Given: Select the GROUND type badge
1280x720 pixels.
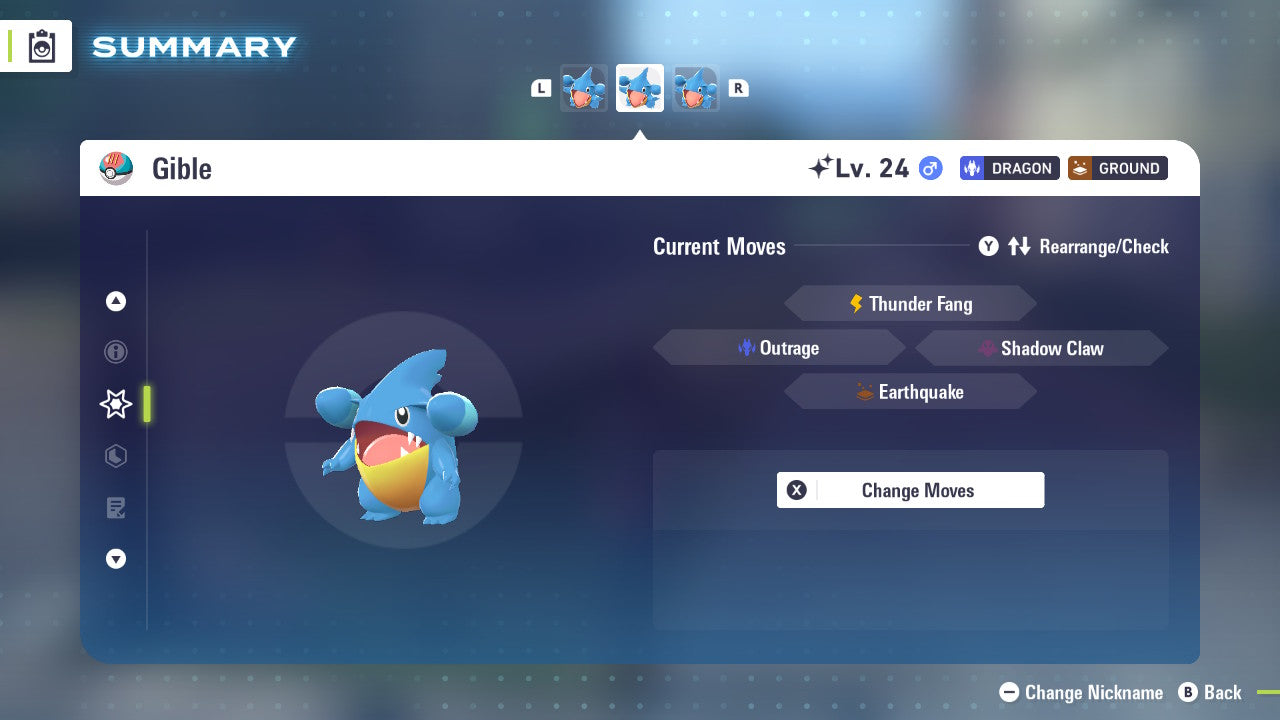Looking at the screenshot, I should click(x=1117, y=168).
